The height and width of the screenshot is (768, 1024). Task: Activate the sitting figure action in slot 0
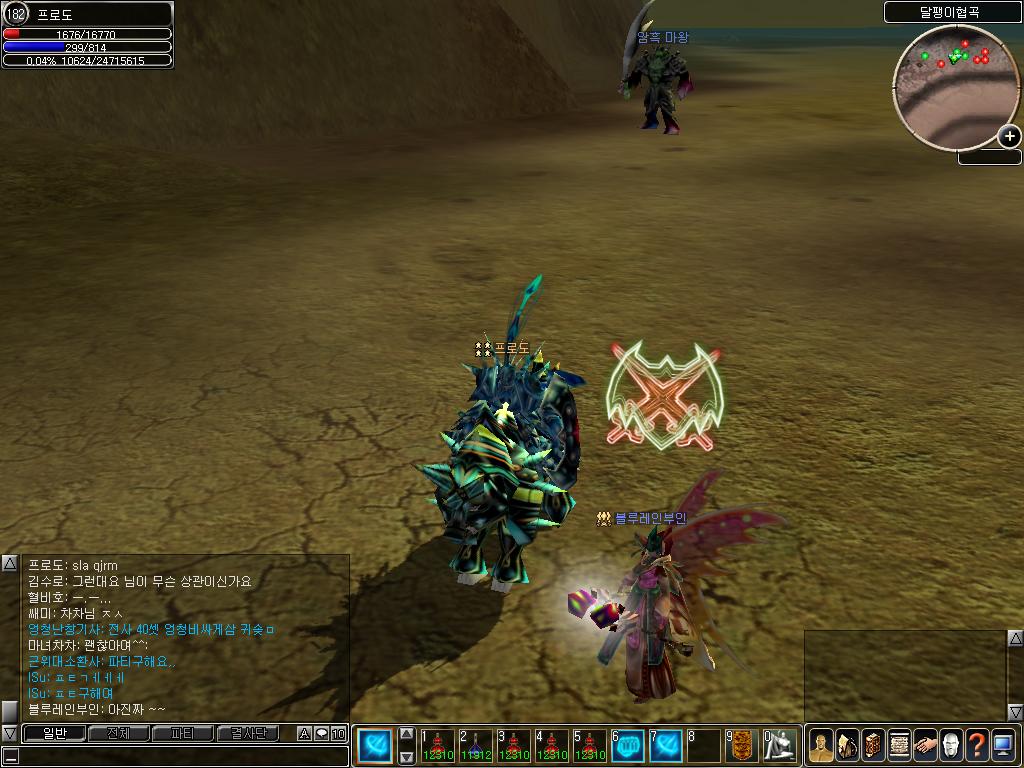pyautogui.click(x=781, y=746)
